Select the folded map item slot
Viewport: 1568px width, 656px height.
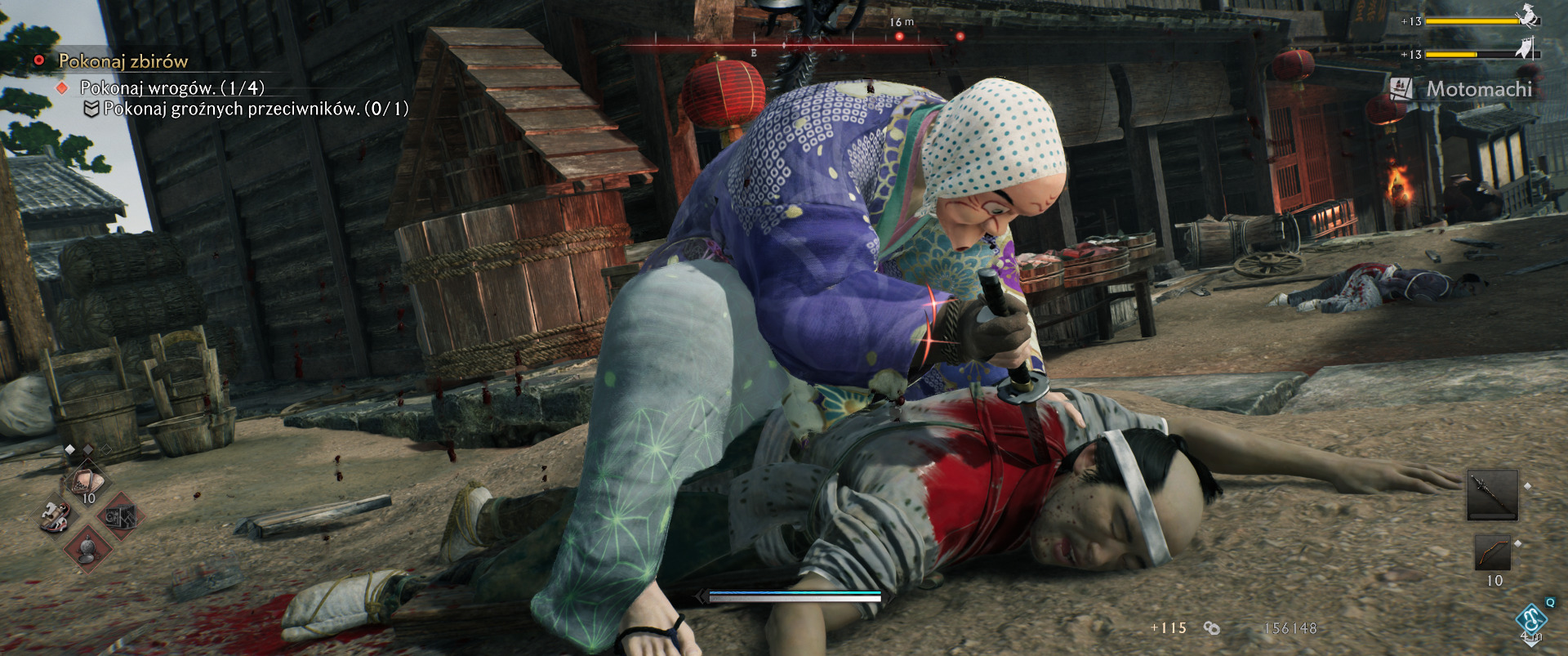tap(119, 516)
